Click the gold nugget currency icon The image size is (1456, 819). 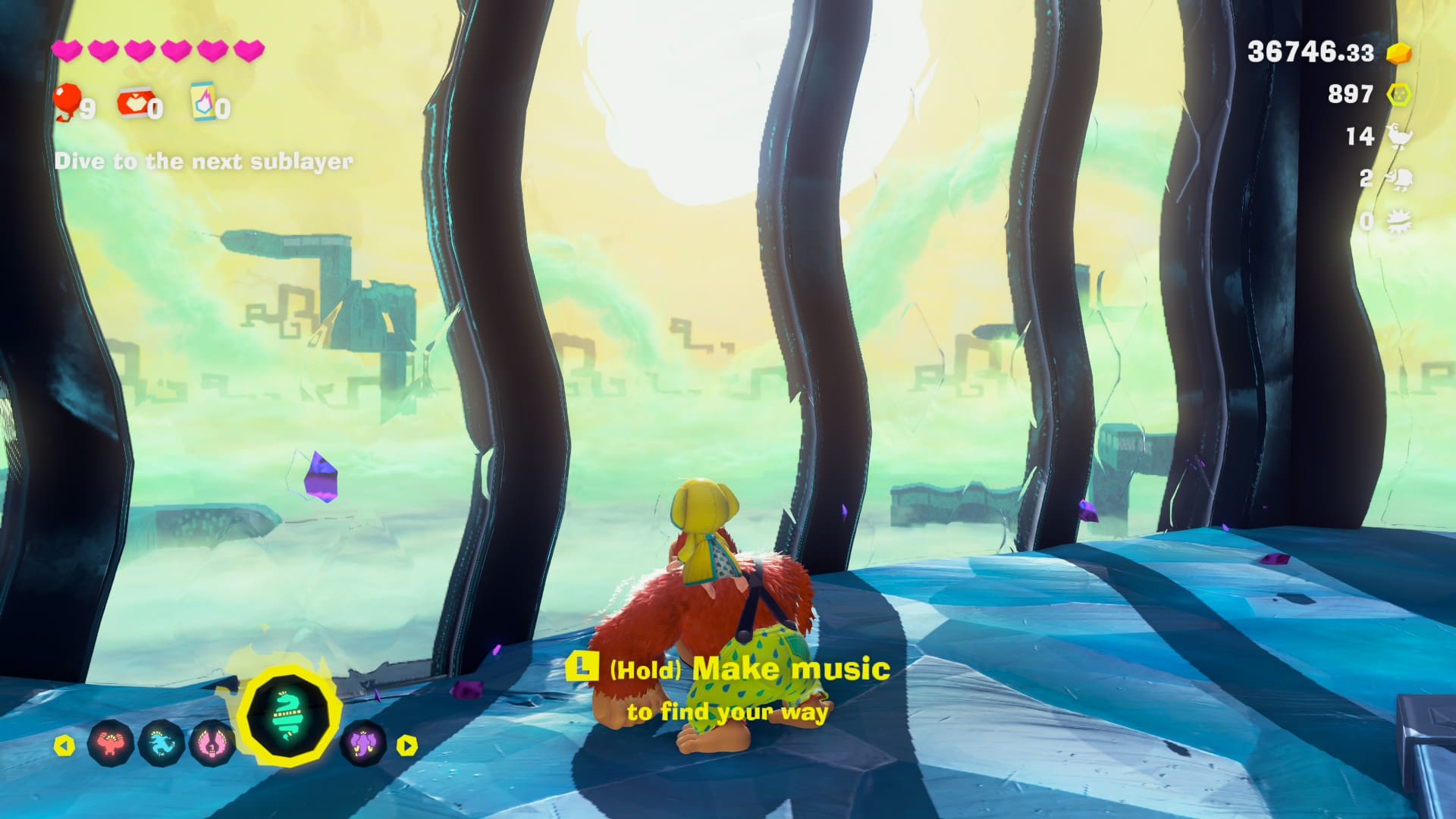point(1398,53)
